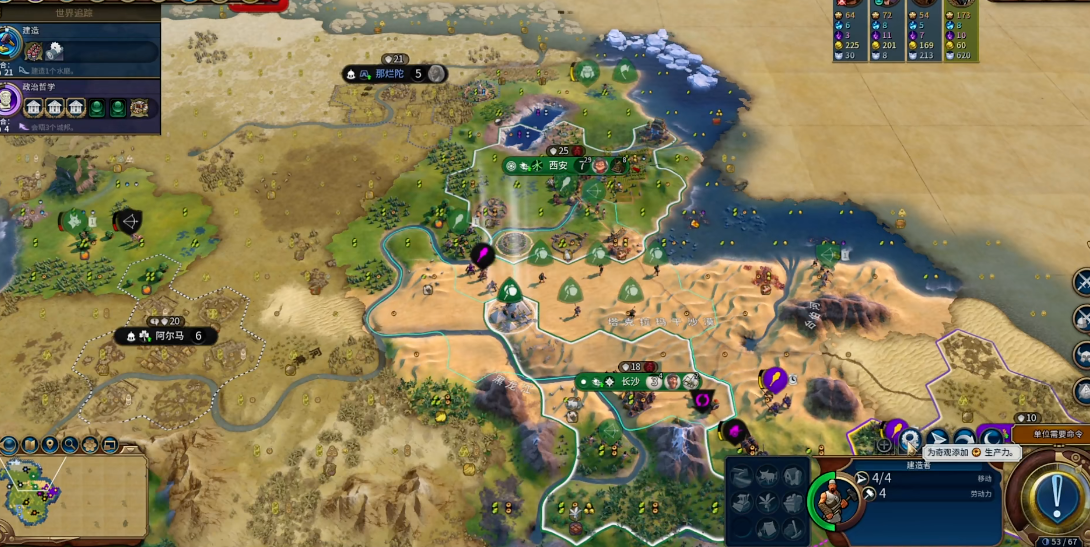Click the plus button beside unit actions

pos(884,444)
